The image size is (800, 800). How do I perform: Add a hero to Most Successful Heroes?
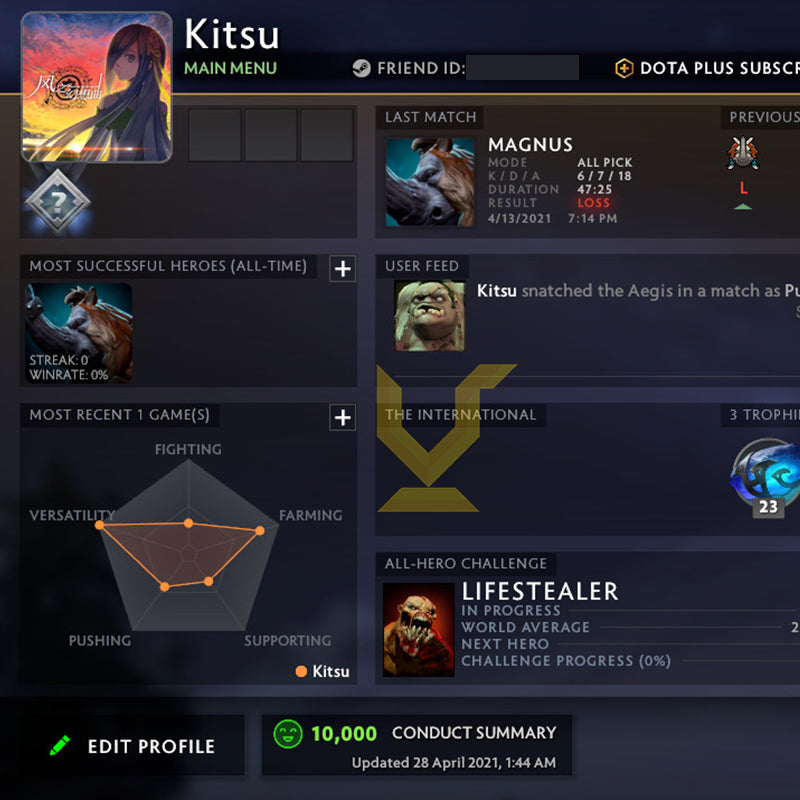tap(343, 268)
